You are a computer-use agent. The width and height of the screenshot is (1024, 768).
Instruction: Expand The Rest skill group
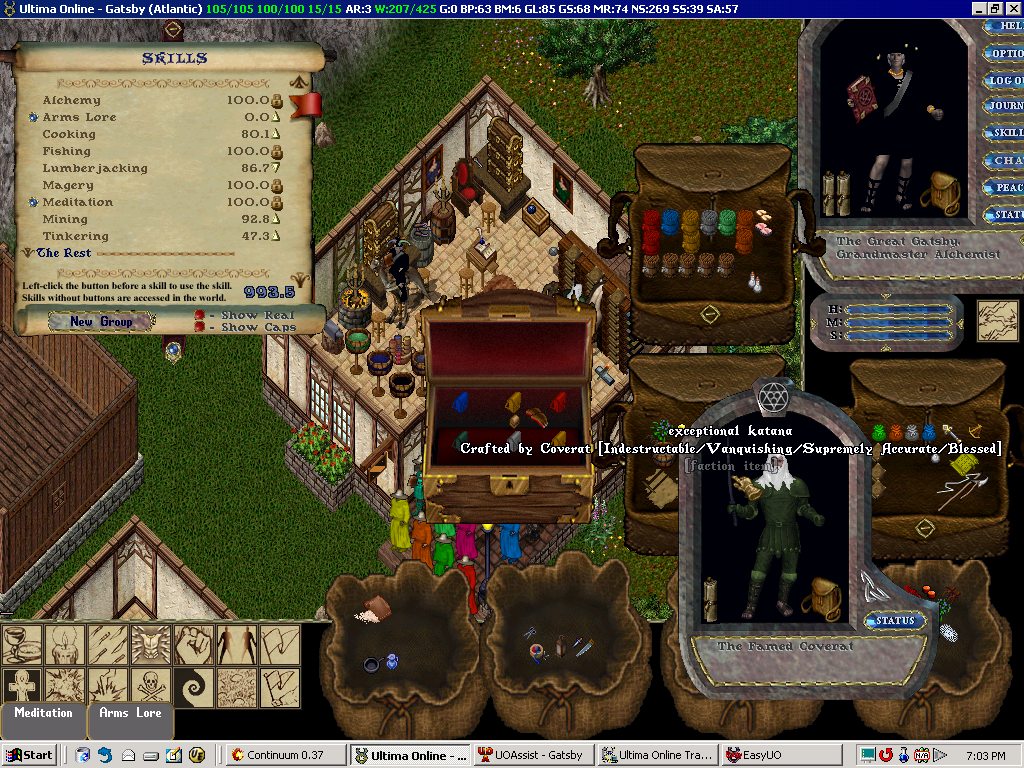(26, 253)
